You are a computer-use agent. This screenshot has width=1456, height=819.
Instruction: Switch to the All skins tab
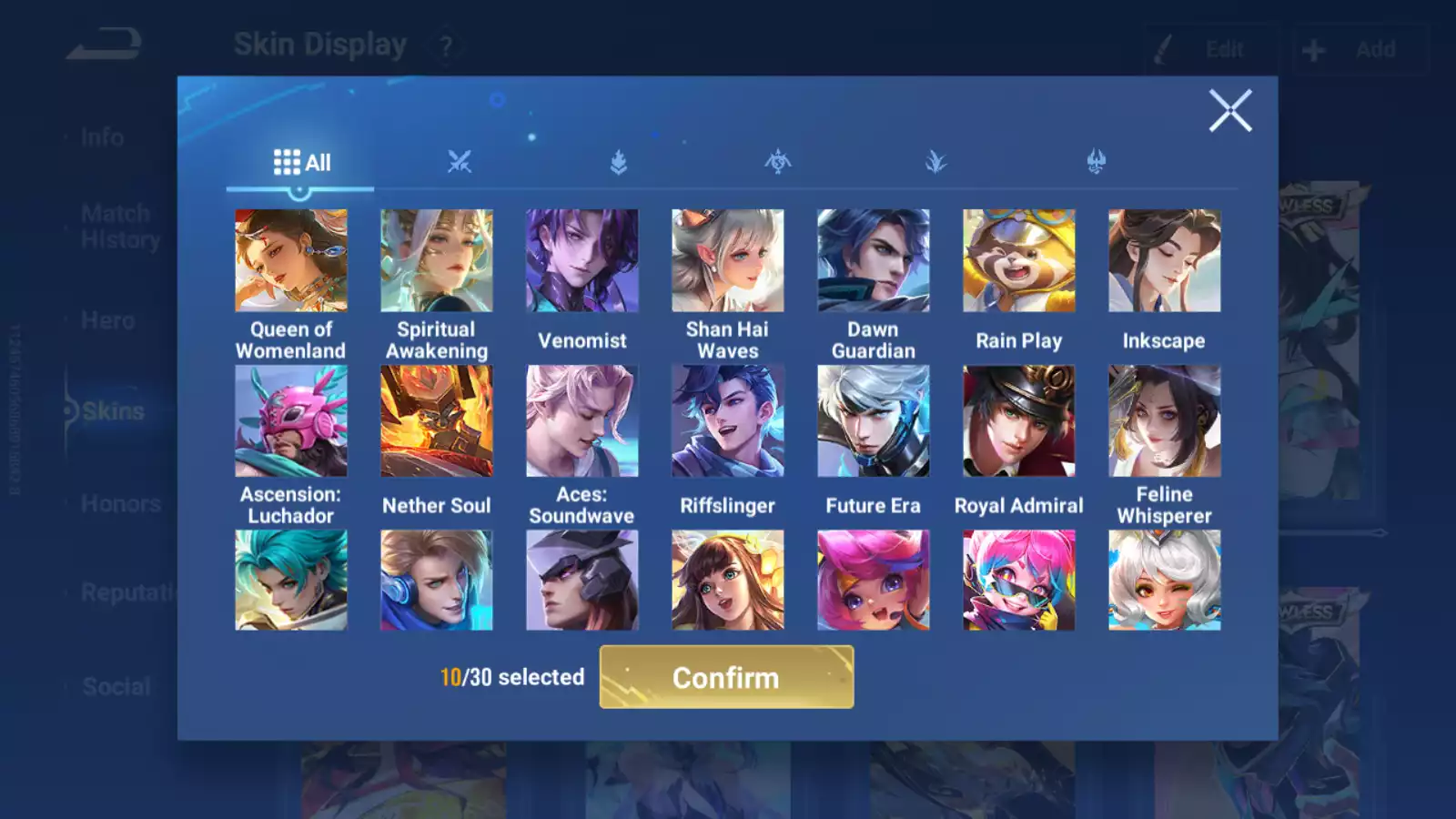pos(301,163)
